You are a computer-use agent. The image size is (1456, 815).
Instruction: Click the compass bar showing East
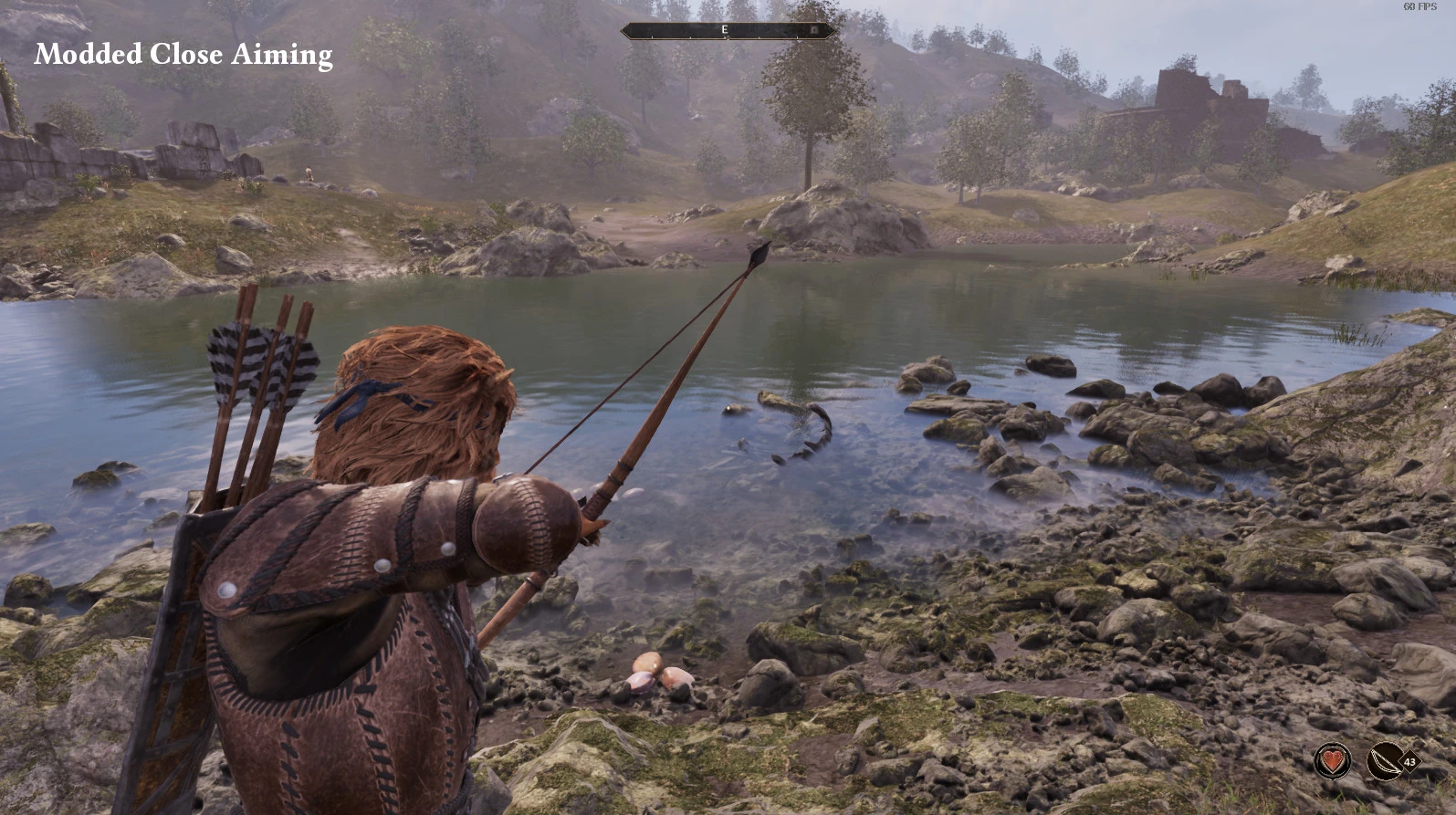pyautogui.click(x=727, y=30)
